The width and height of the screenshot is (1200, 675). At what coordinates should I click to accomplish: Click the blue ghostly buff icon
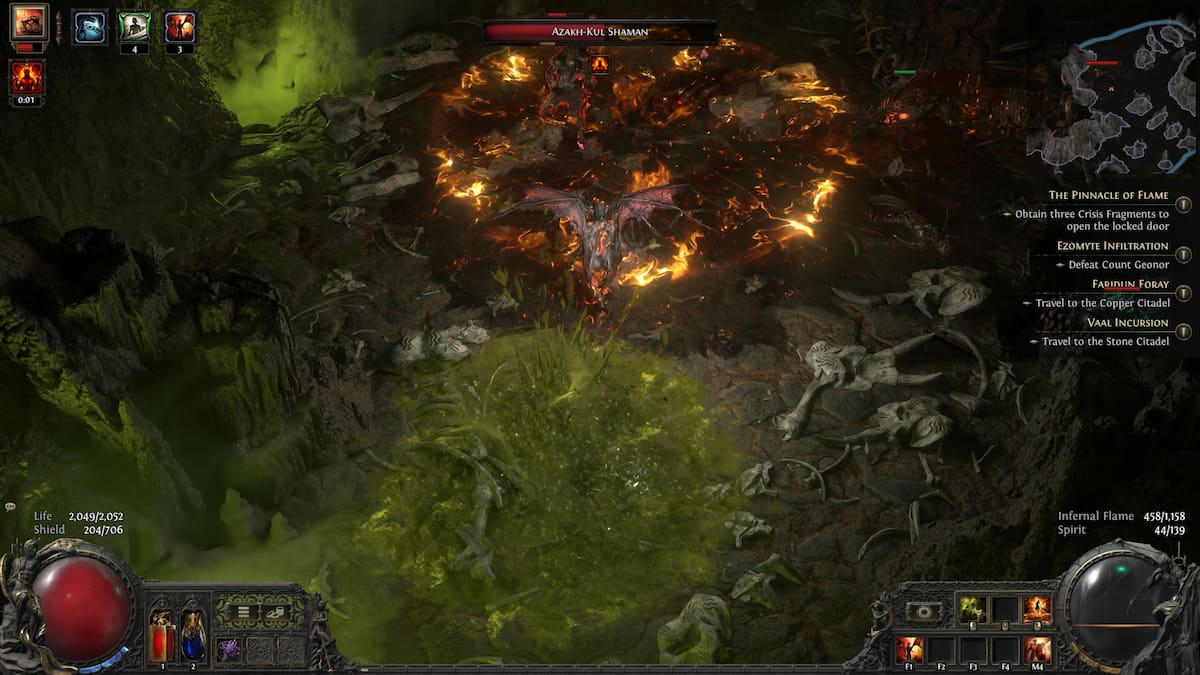pyautogui.click(x=90, y=27)
